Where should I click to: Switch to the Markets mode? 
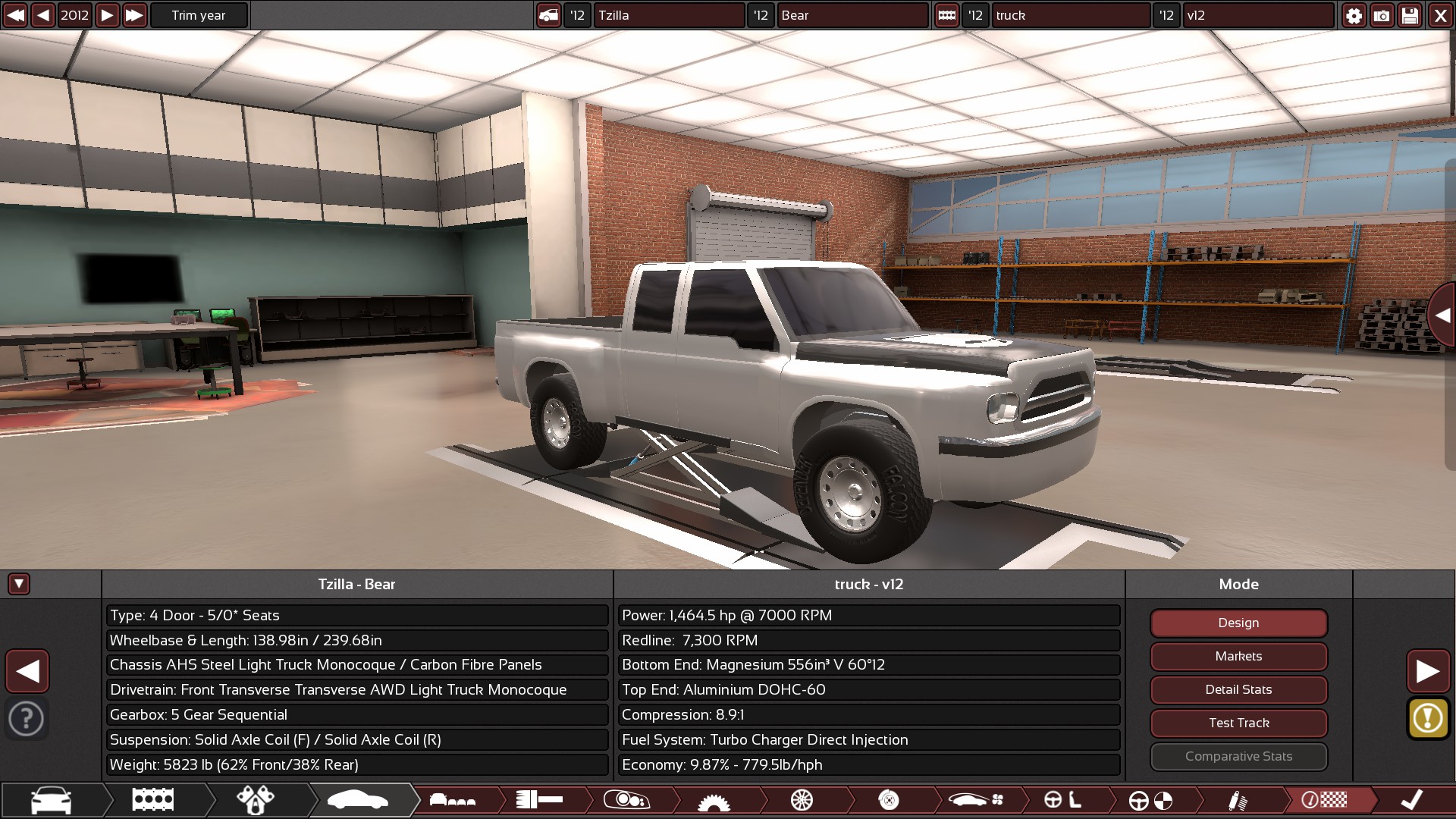click(1238, 656)
